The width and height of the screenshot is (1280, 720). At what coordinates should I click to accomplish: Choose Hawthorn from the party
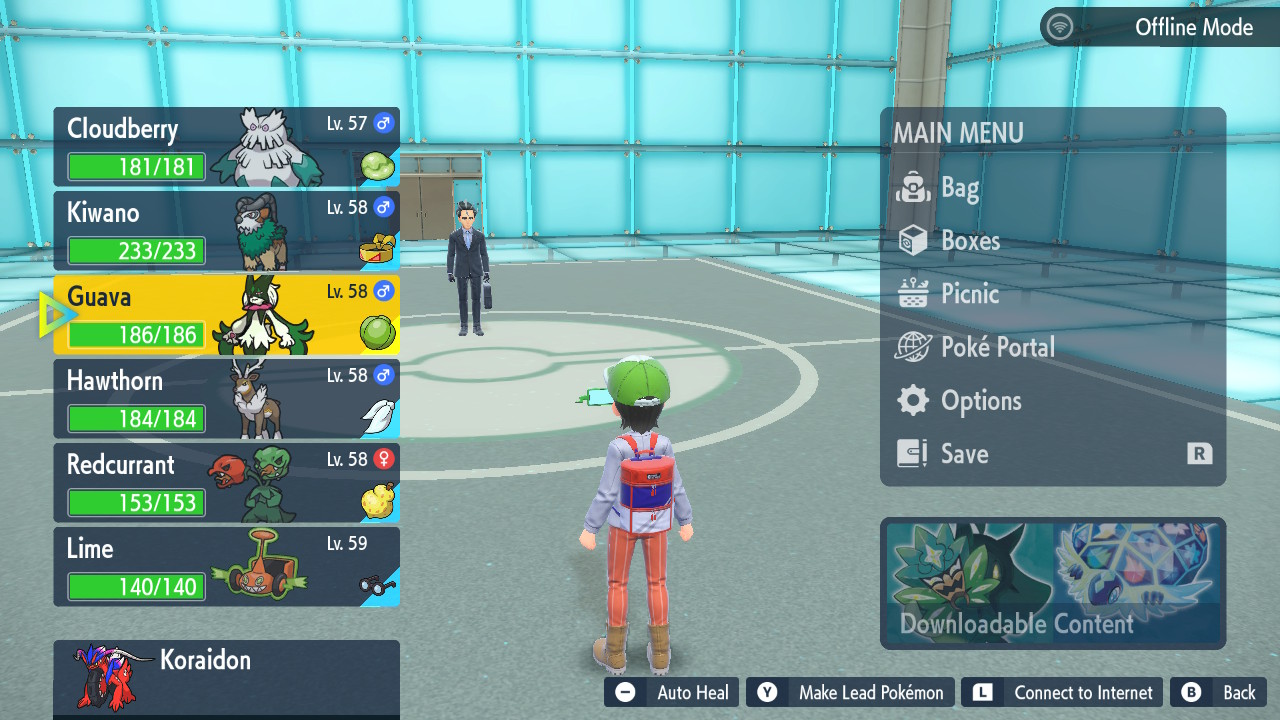[x=226, y=399]
